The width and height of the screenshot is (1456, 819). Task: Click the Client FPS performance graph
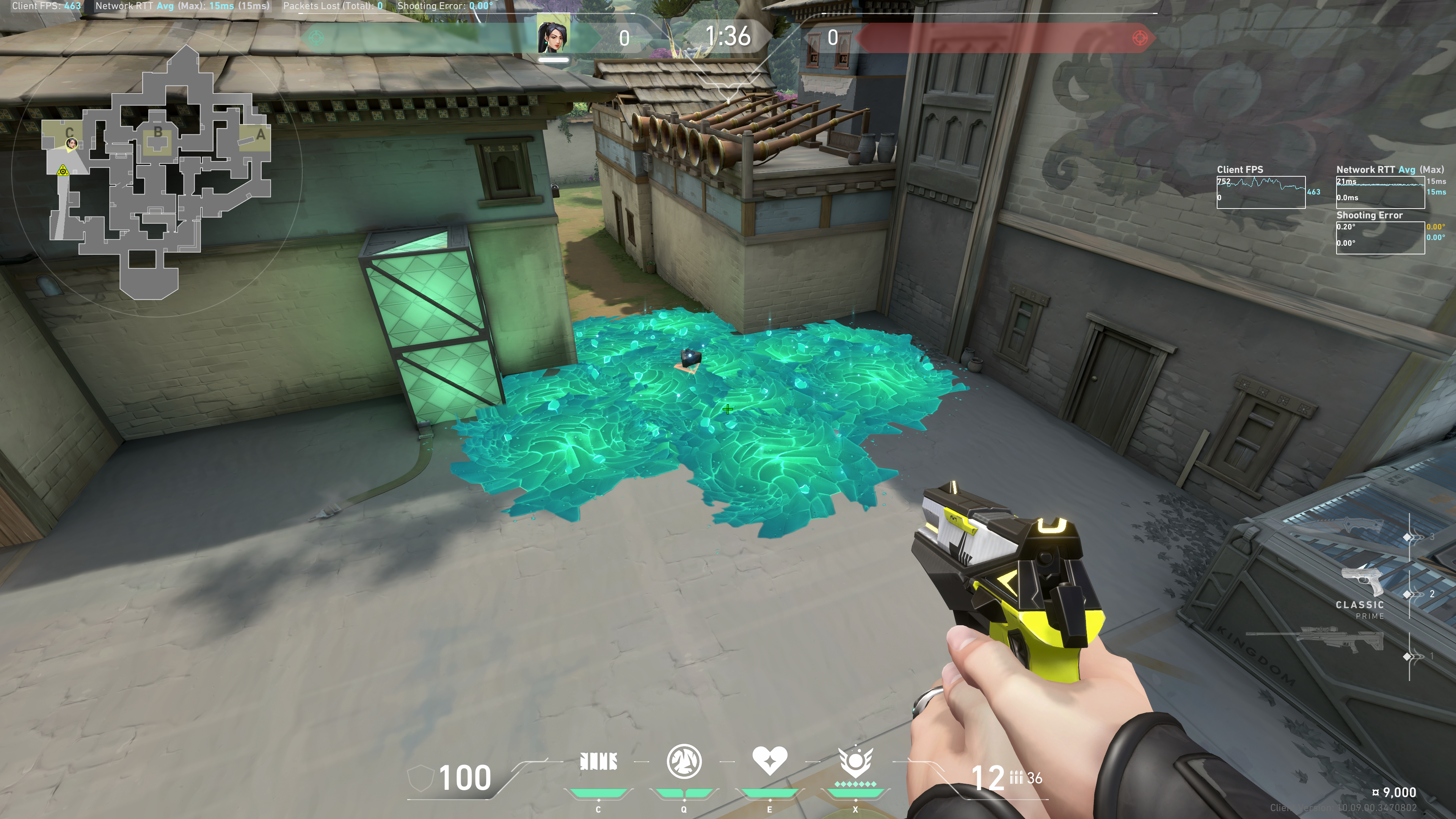[1260, 192]
